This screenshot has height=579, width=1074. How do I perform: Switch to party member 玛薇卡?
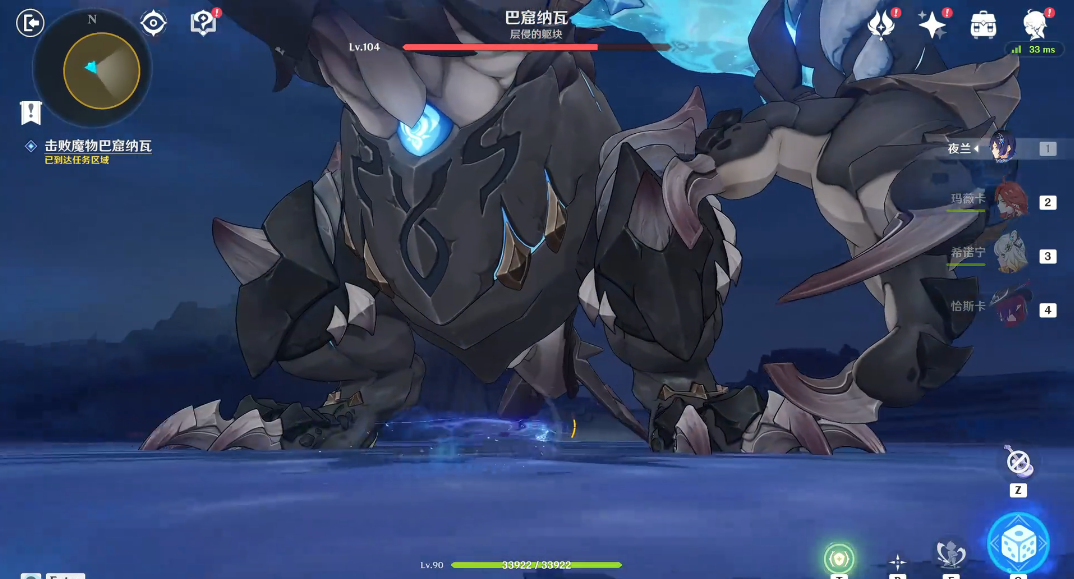[1011, 201]
